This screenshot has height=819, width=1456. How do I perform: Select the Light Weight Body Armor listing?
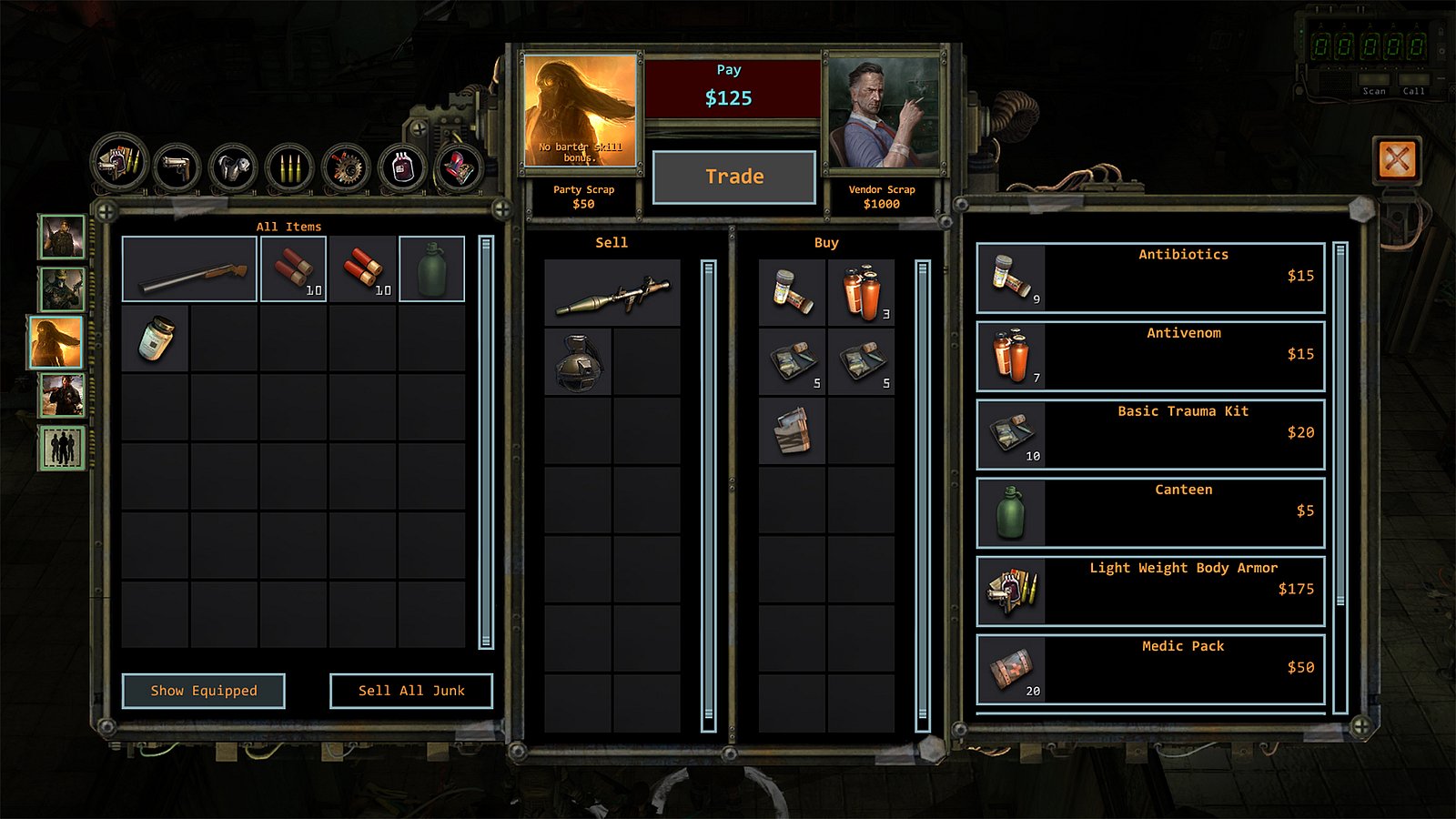(x=1149, y=590)
